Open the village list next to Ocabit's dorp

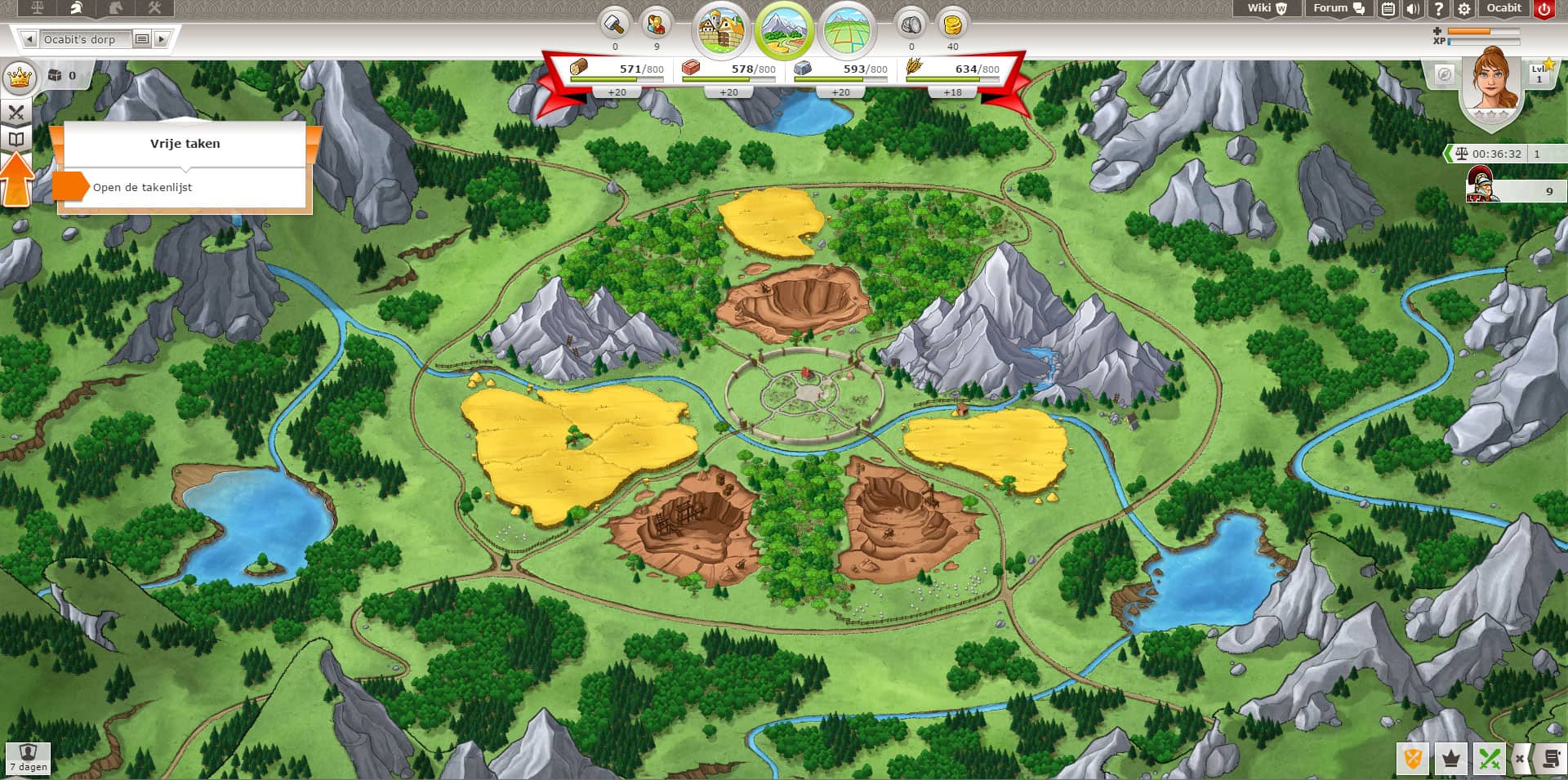tap(144, 38)
